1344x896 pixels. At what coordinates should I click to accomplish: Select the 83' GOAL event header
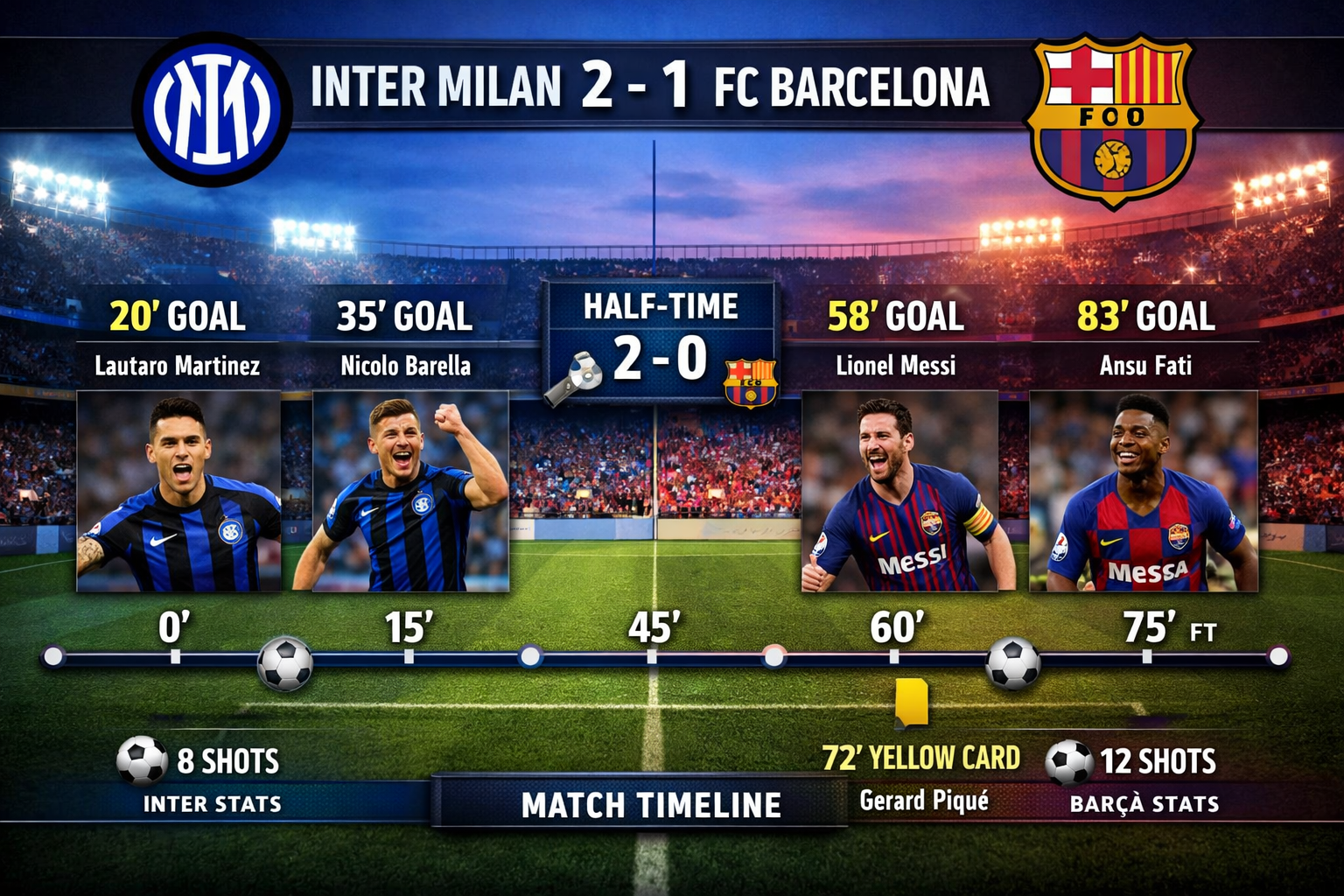(x=1145, y=316)
